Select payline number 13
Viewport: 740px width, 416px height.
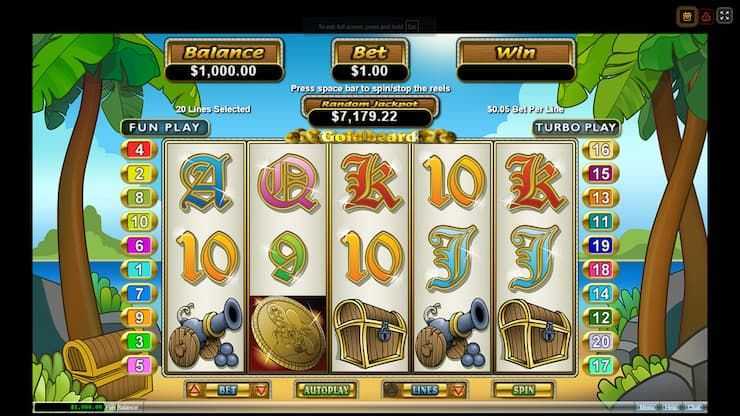[601, 198]
